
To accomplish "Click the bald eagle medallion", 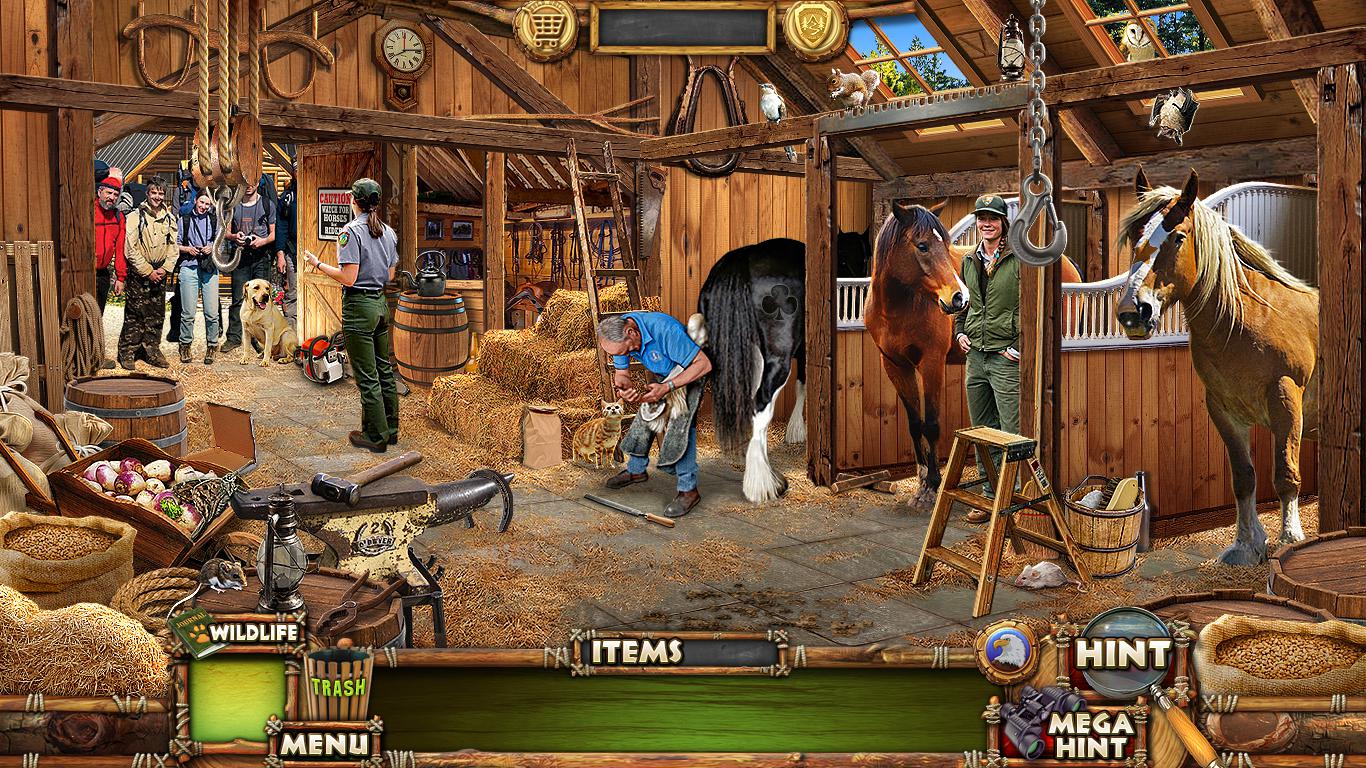I will click(1006, 651).
